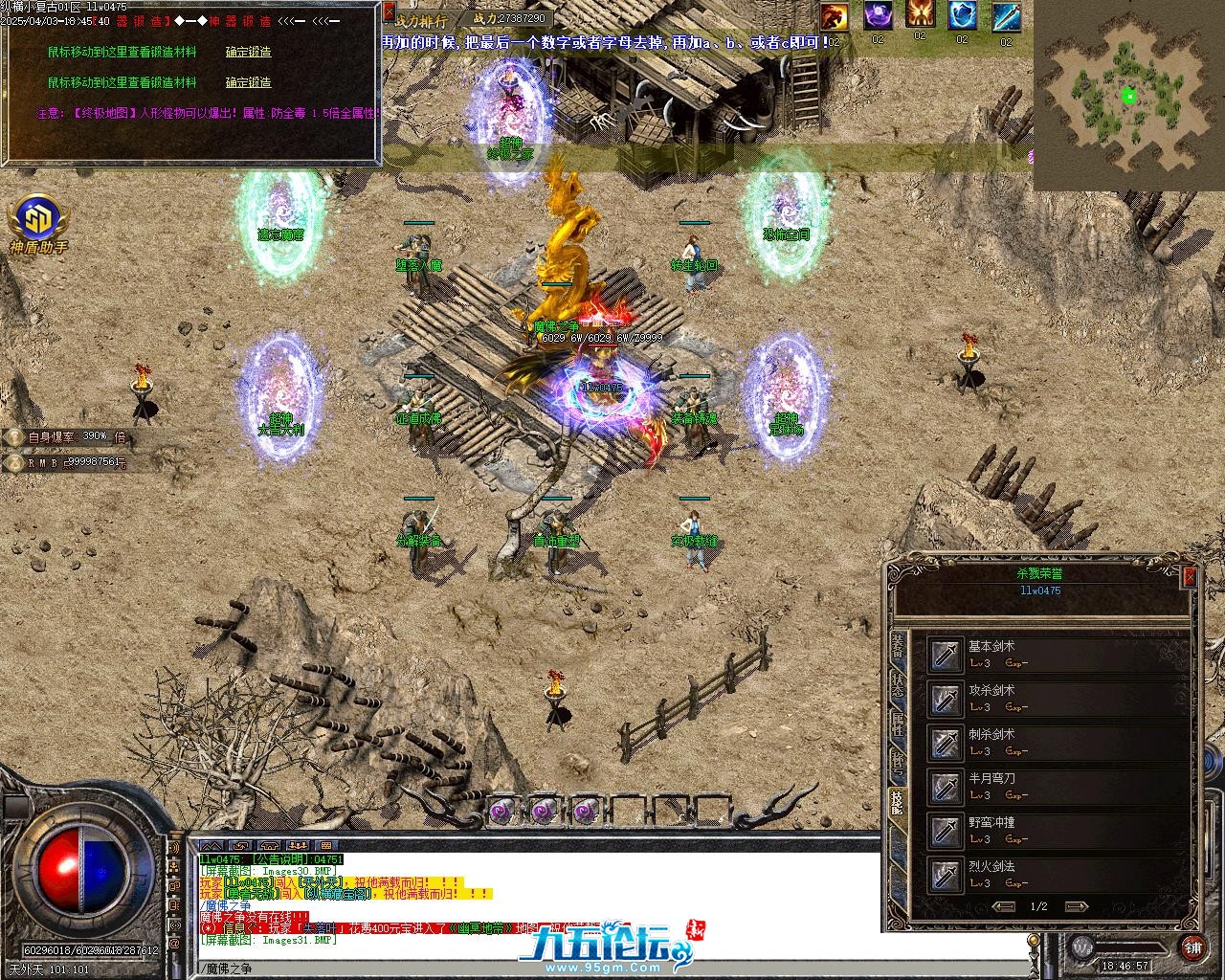This screenshot has width=1225, height=980.
Task: Select the 攻杀剑术 skill icon
Action: [x=947, y=699]
